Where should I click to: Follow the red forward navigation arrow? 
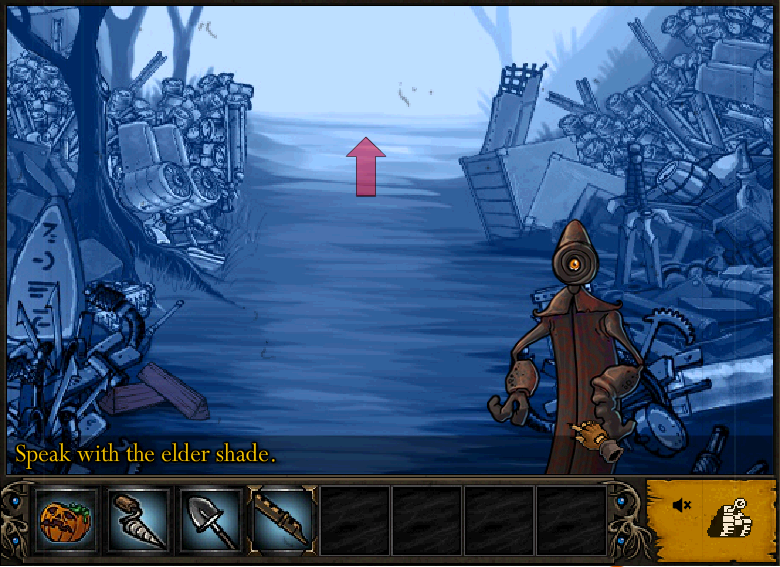366,166
